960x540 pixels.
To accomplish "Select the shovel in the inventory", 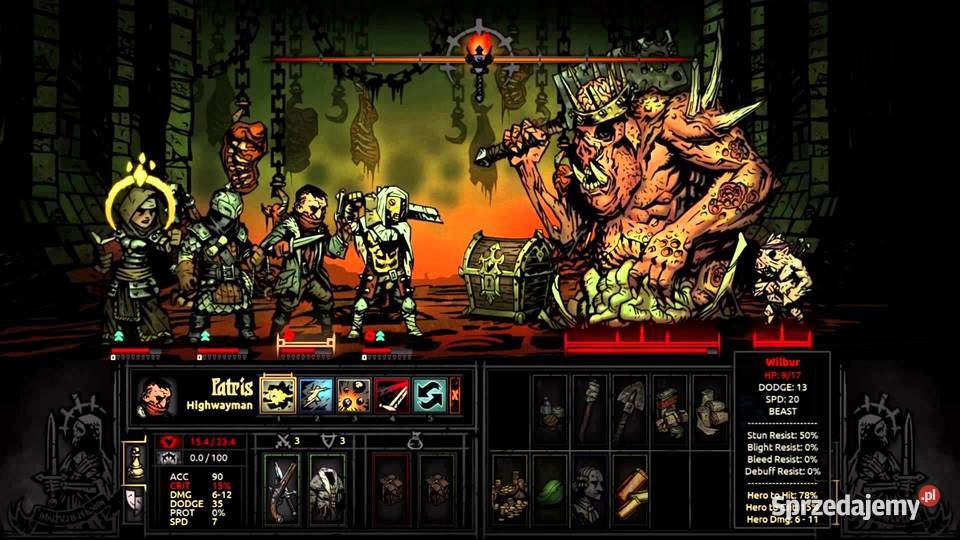I will tap(630, 407).
